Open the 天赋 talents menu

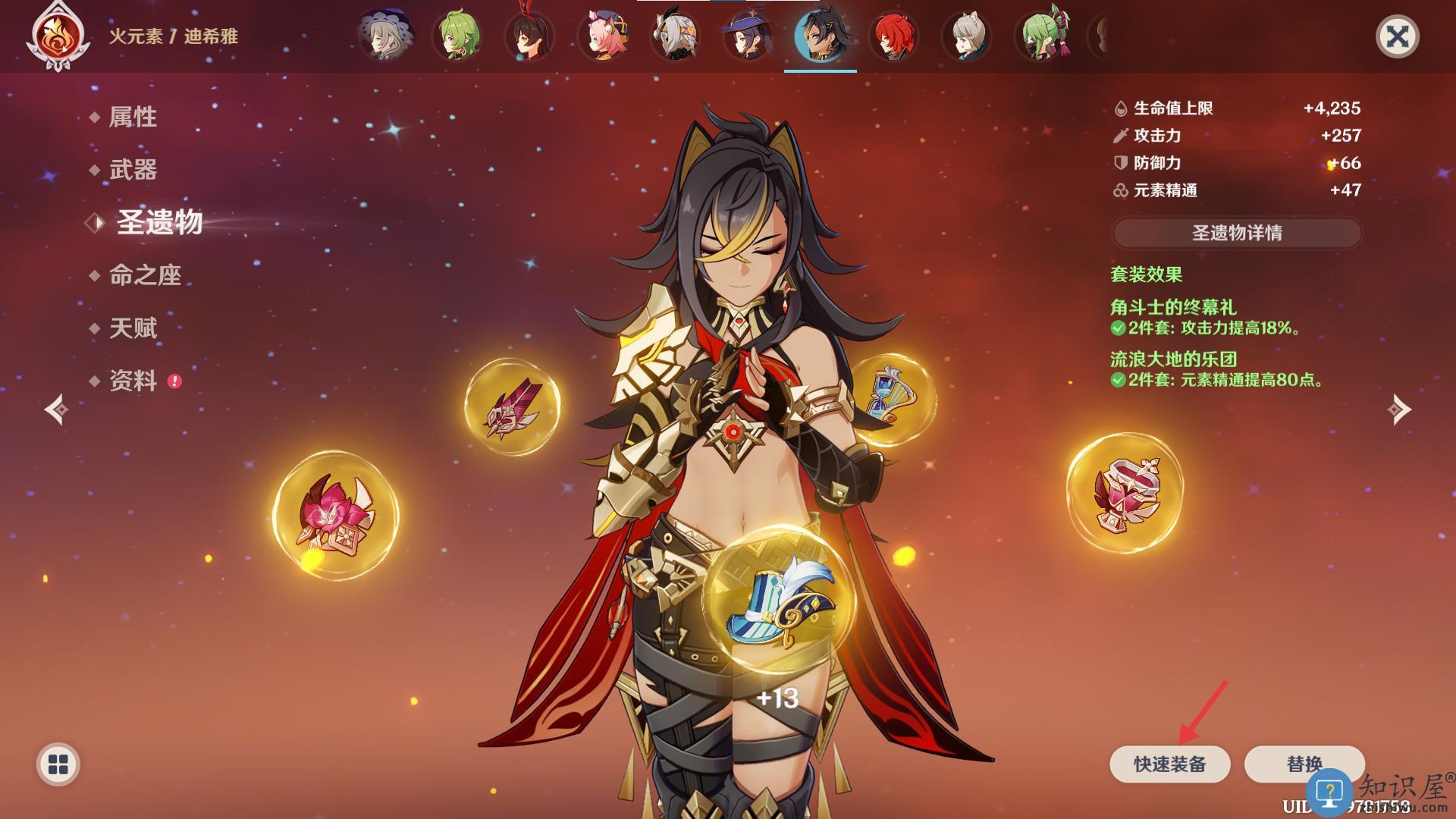click(133, 328)
